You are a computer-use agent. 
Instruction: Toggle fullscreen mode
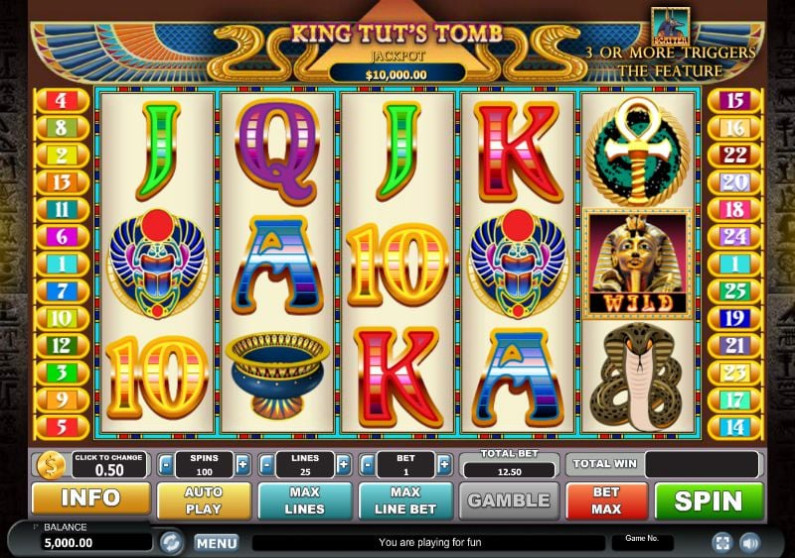[x=722, y=543]
